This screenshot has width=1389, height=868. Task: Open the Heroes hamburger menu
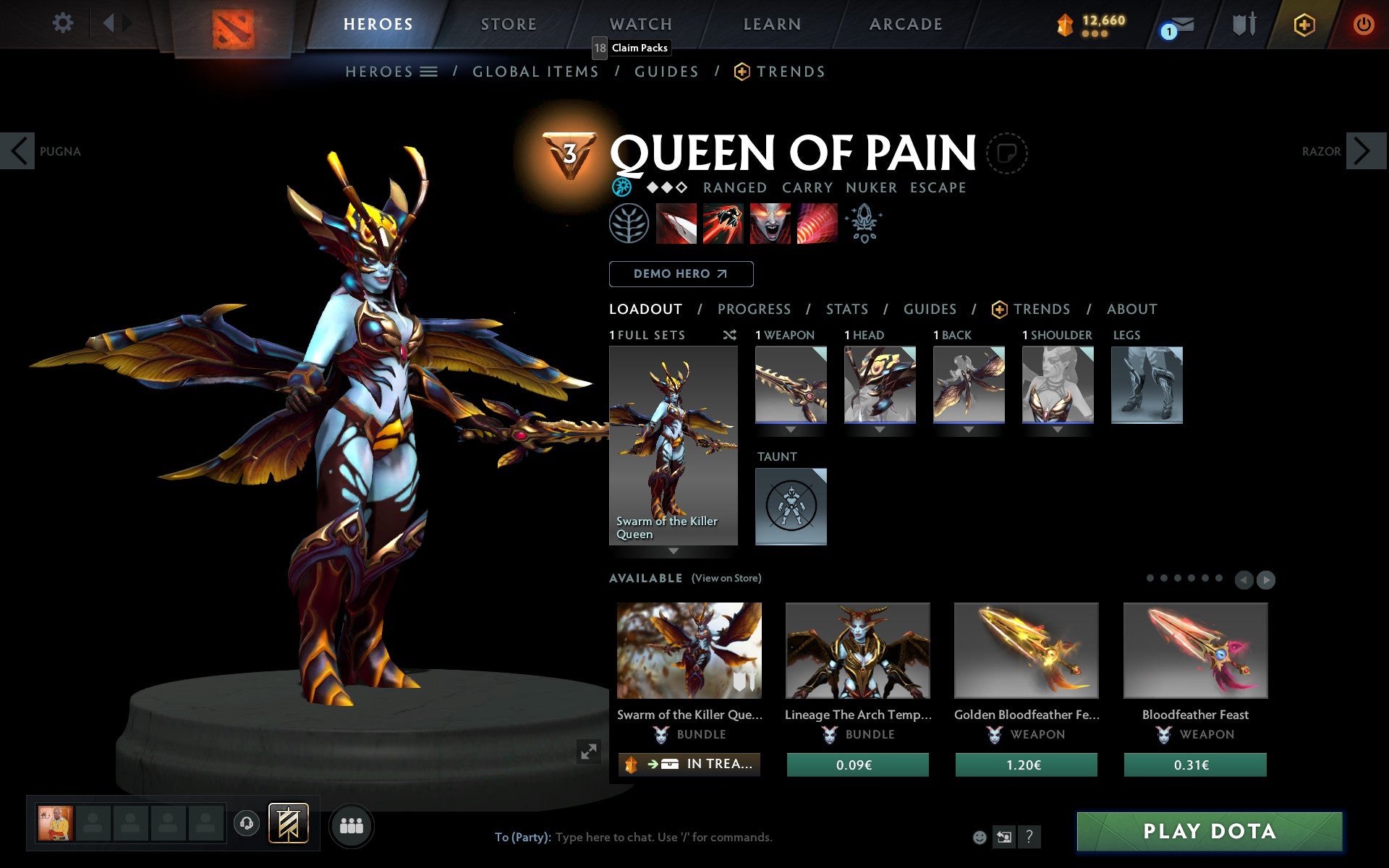pyautogui.click(x=428, y=72)
